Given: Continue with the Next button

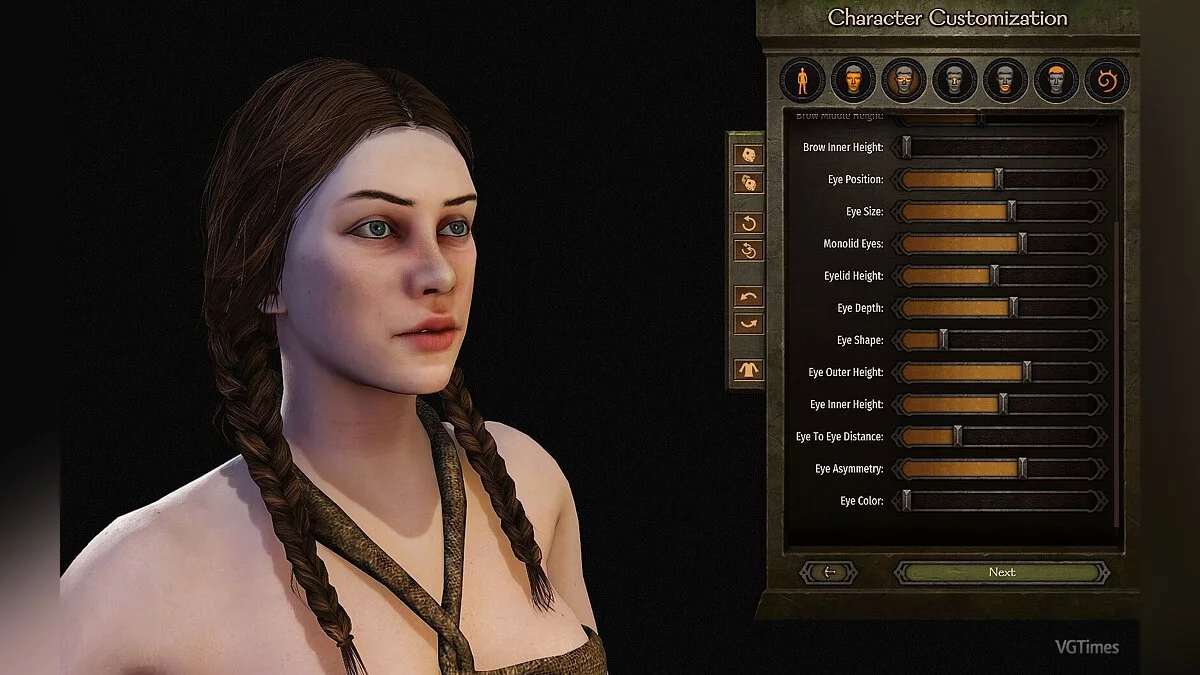Looking at the screenshot, I should point(1001,572).
